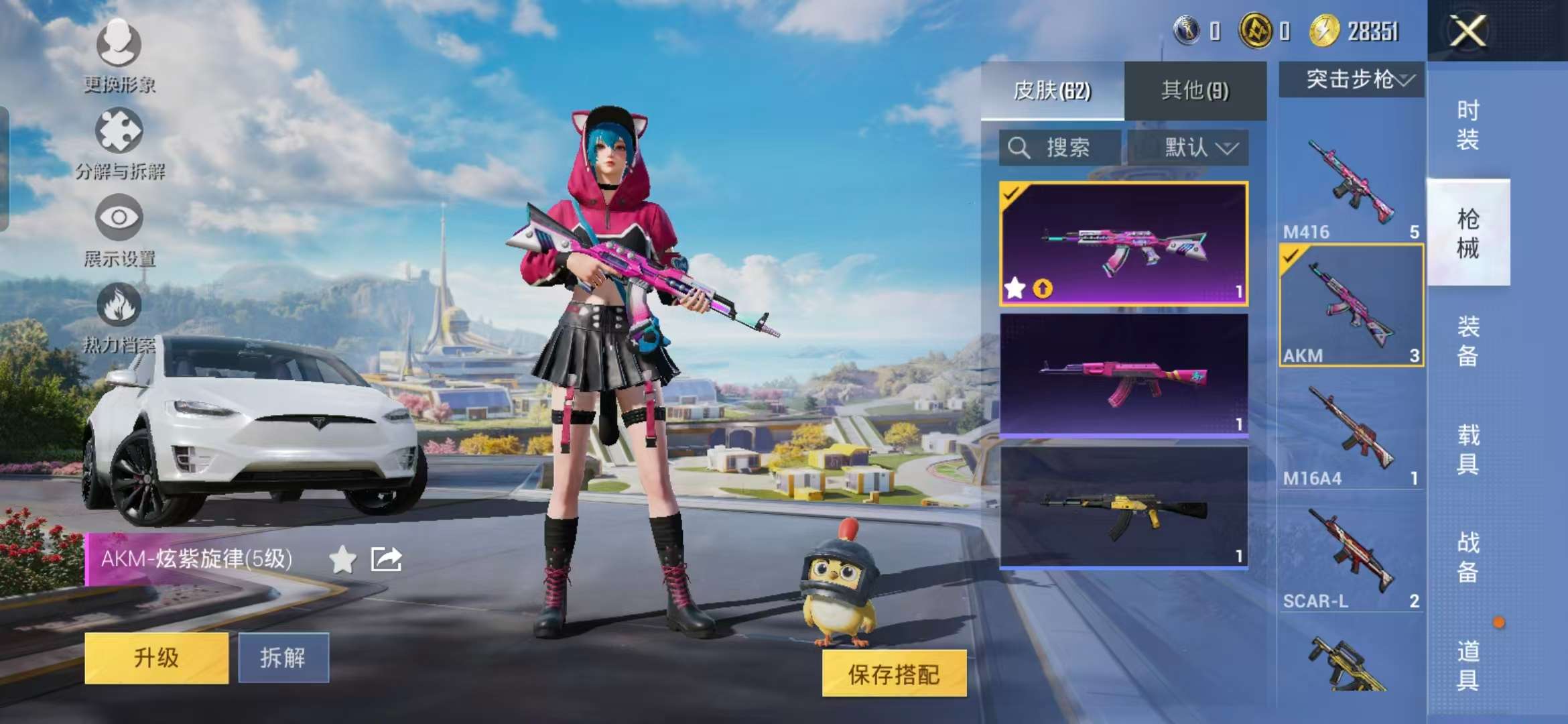This screenshot has height=724, width=1568.
Task: Open the 默认 sort dropdown
Action: click(1188, 147)
